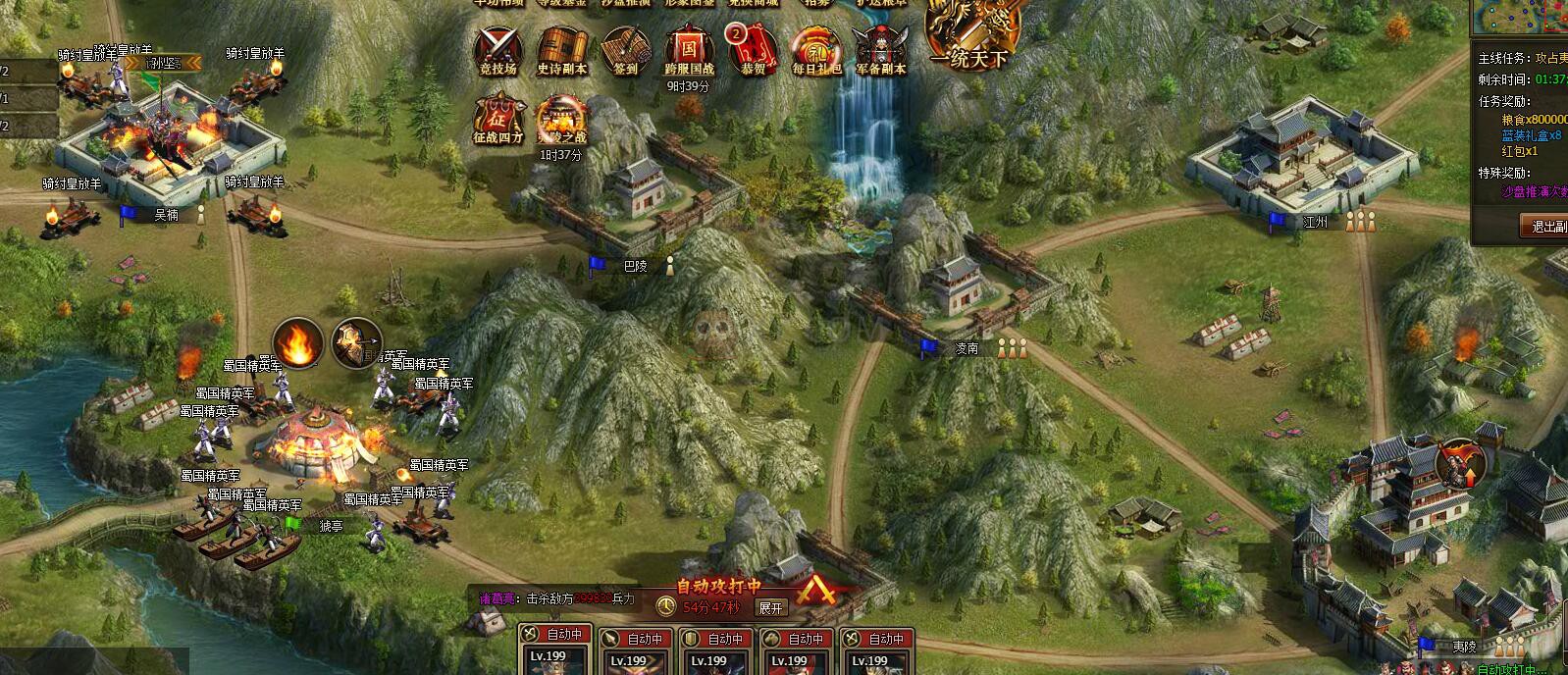1568x675 pixels.
Task: Claim the 每日礼包 daily gift pack
Action: 816,48
